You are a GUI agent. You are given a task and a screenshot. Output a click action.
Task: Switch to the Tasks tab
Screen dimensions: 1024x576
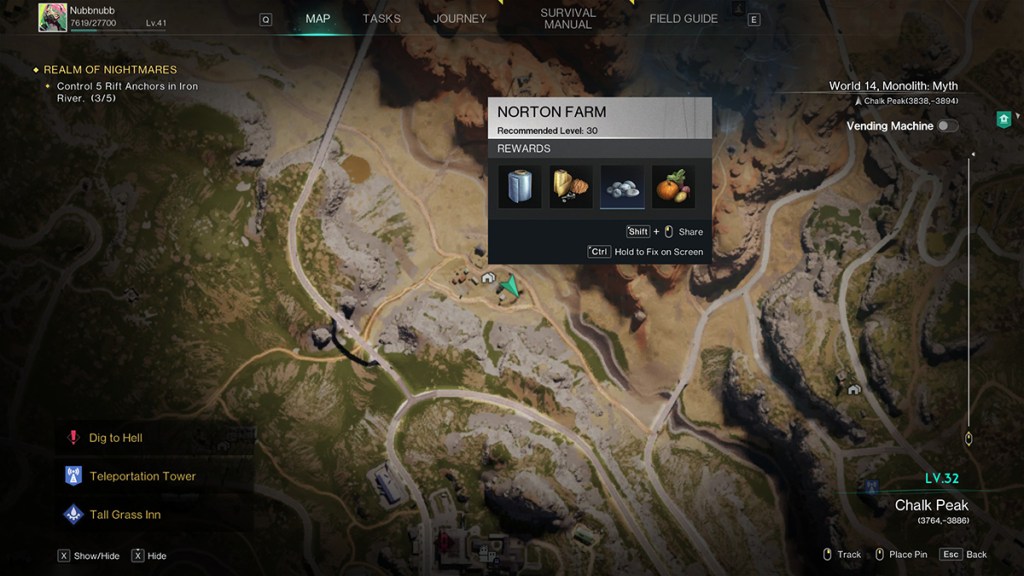point(381,19)
